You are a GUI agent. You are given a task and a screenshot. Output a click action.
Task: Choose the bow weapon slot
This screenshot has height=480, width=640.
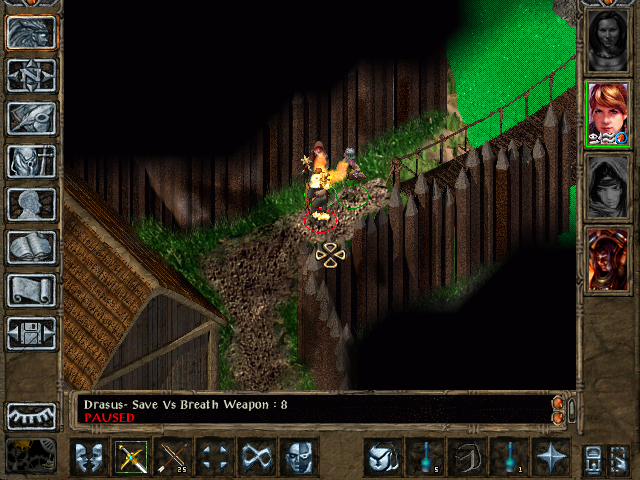132,457
